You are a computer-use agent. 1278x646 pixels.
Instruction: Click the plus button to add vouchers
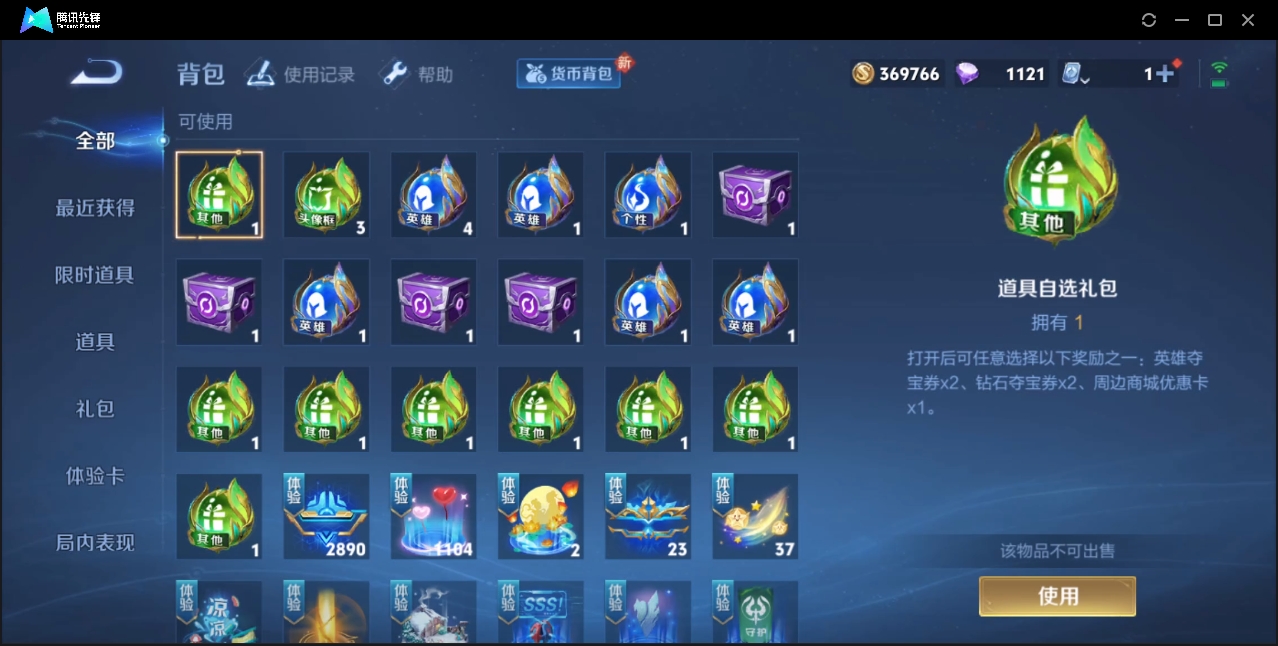pyautogui.click(x=1164, y=74)
